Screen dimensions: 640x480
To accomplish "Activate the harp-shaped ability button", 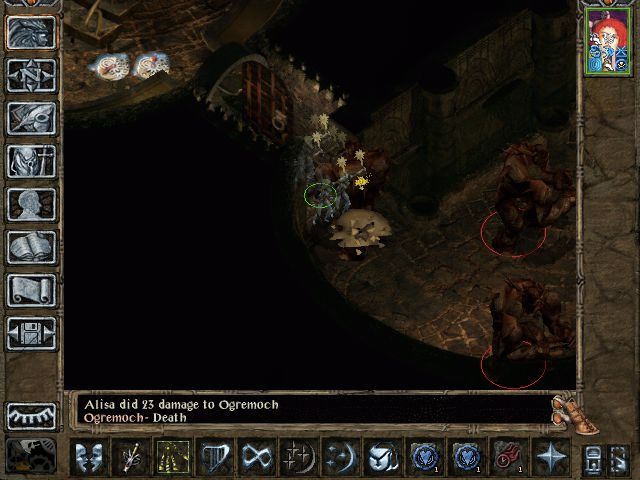I will pyautogui.click(x=216, y=457).
